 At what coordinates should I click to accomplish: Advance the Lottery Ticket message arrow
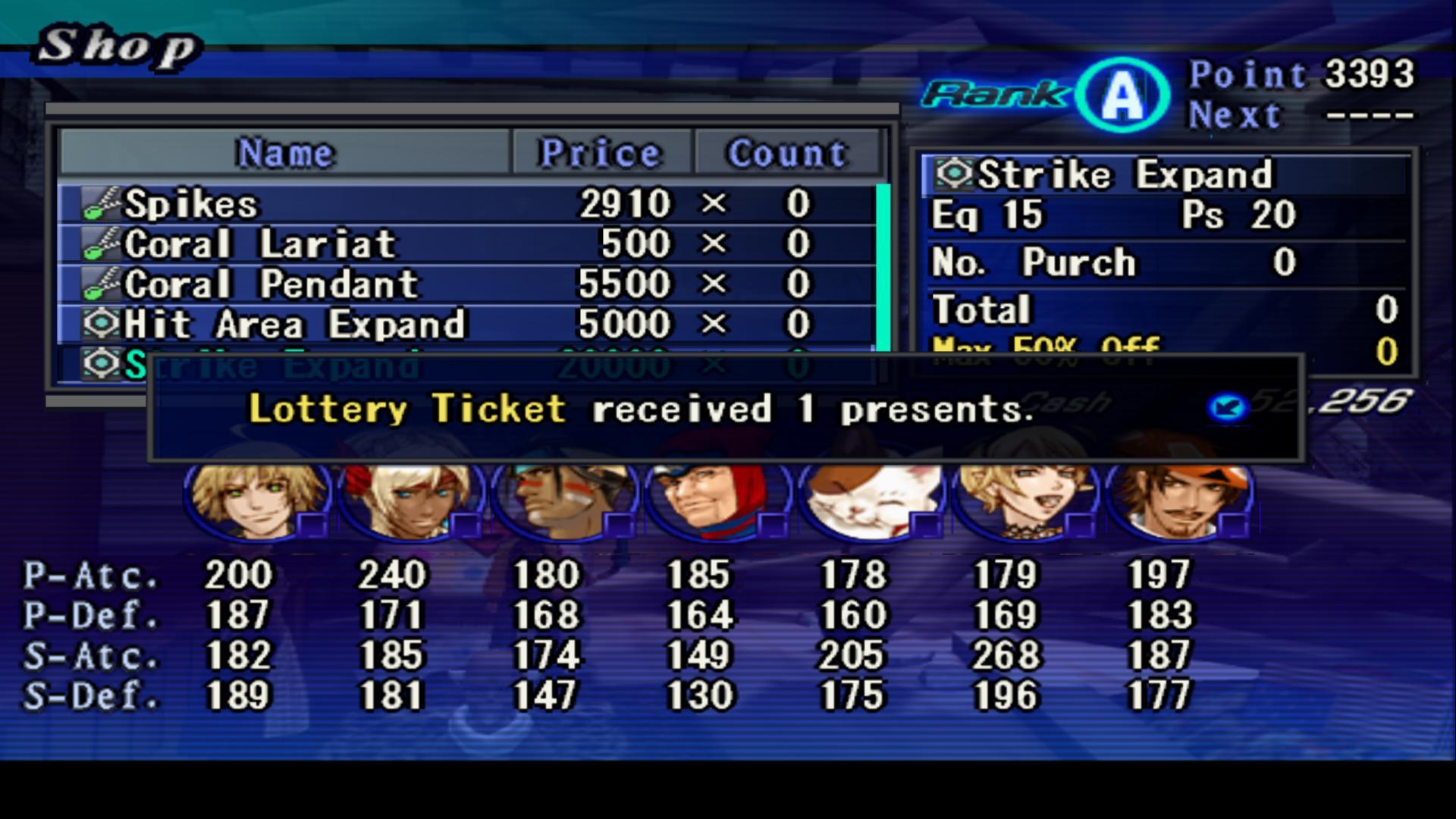click(x=1228, y=408)
